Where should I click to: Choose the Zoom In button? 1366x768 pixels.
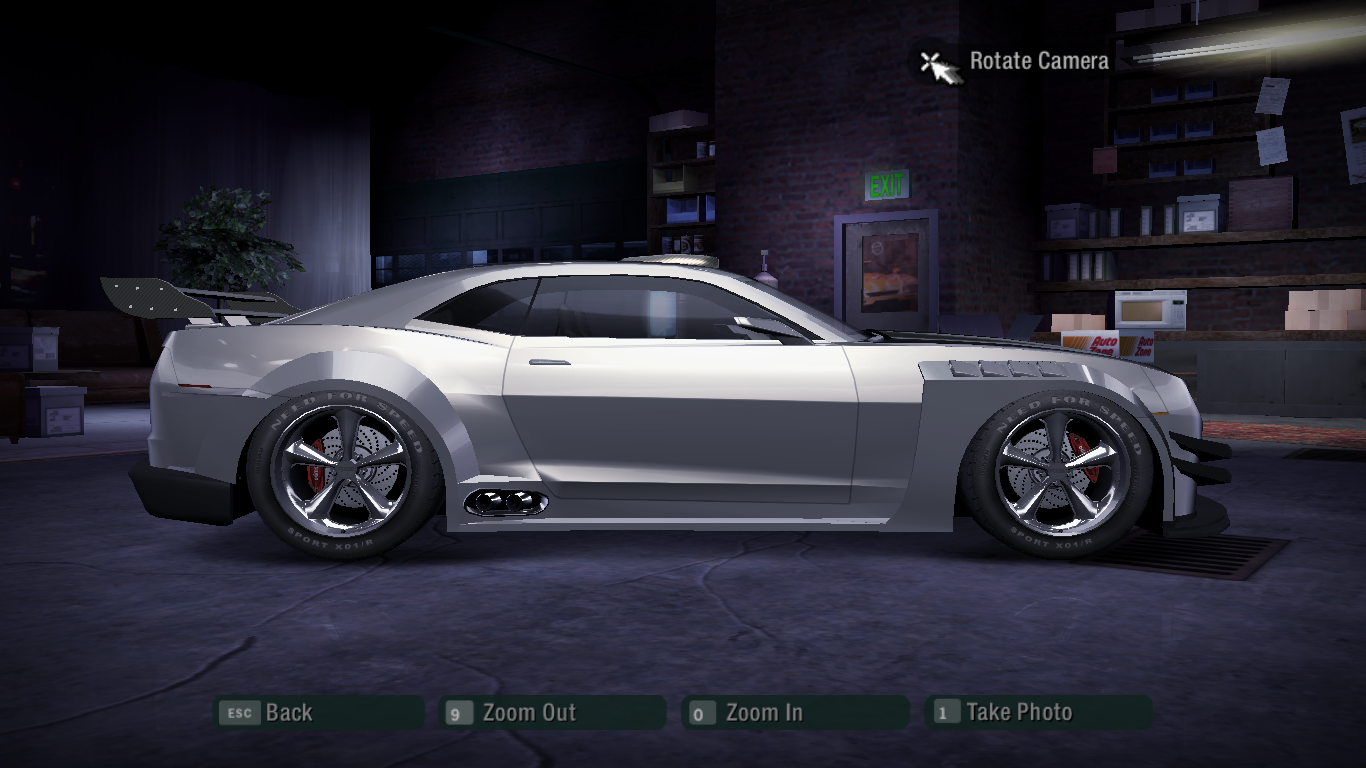click(795, 713)
